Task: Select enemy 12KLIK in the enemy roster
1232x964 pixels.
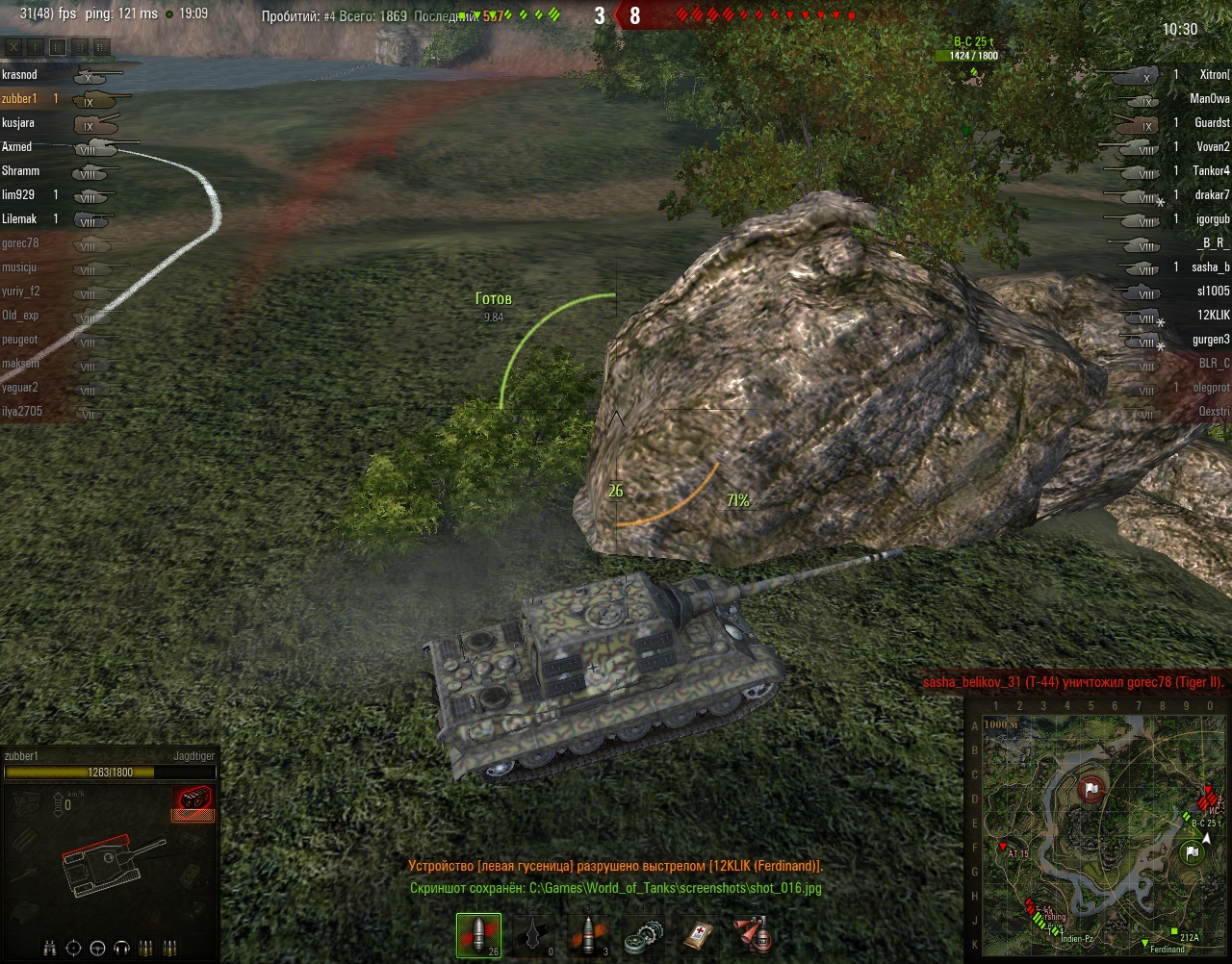Action: [x=1213, y=316]
